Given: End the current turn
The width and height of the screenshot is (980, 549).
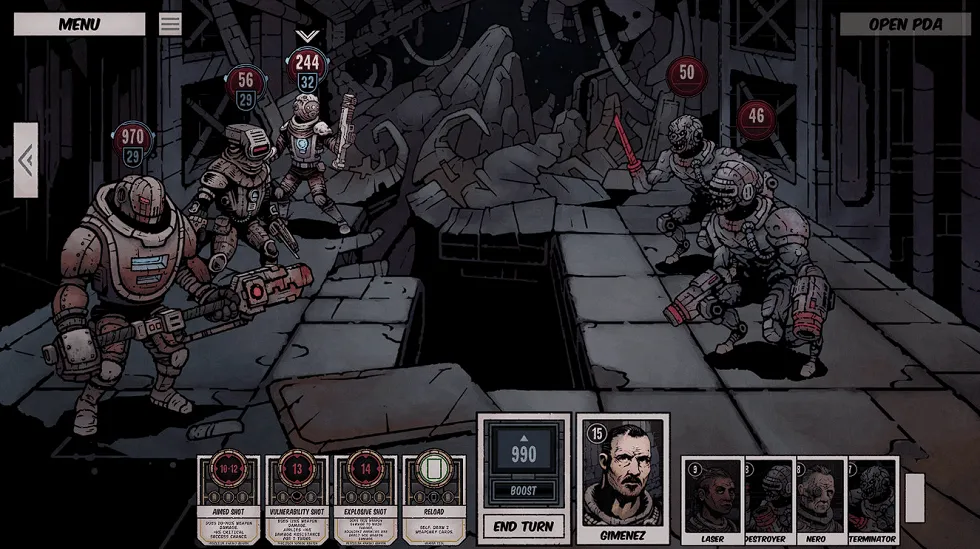Looking at the screenshot, I should (x=524, y=526).
